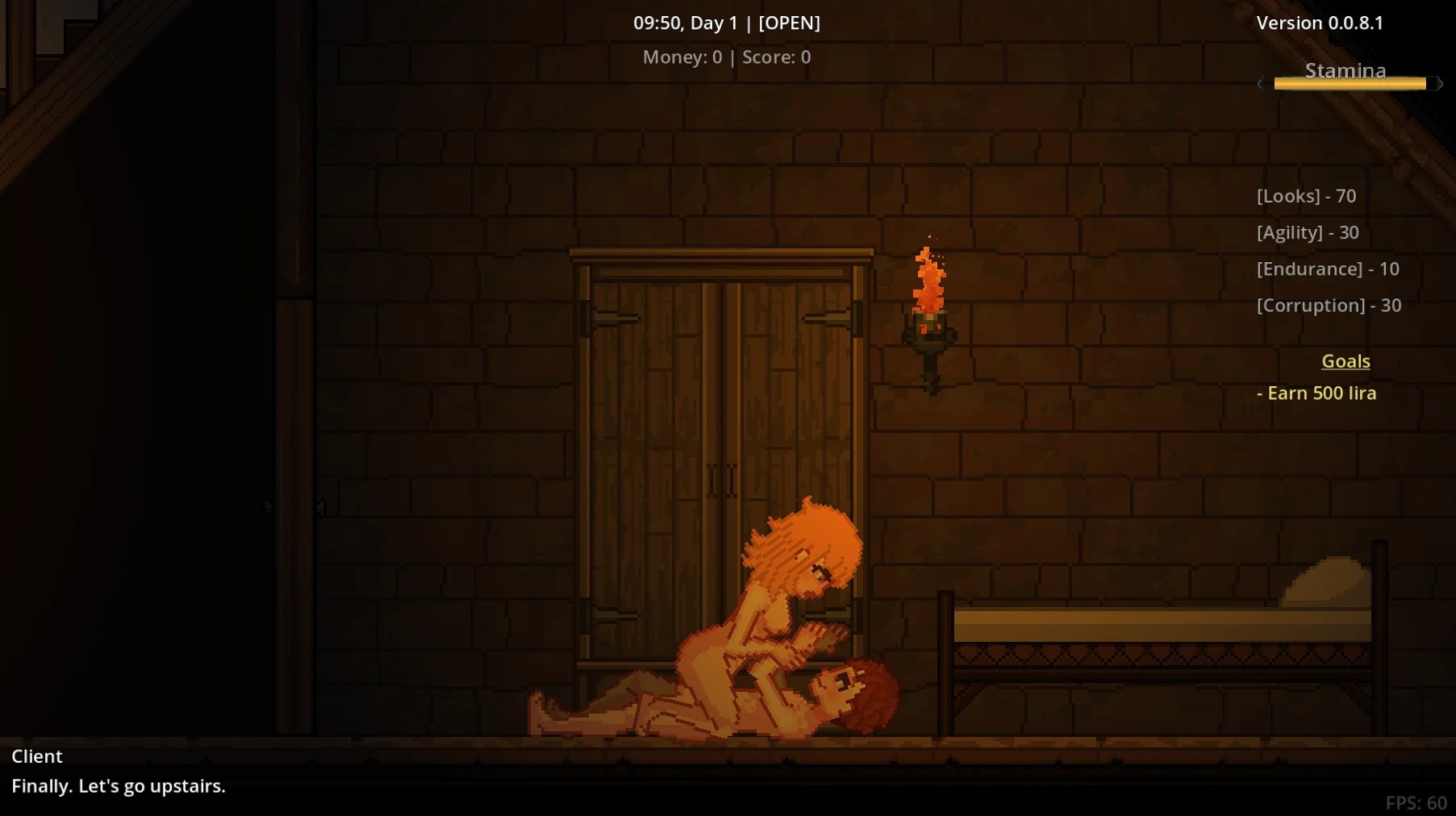Open the Goals panel
The image size is (1456, 816).
pos(1345,361)
